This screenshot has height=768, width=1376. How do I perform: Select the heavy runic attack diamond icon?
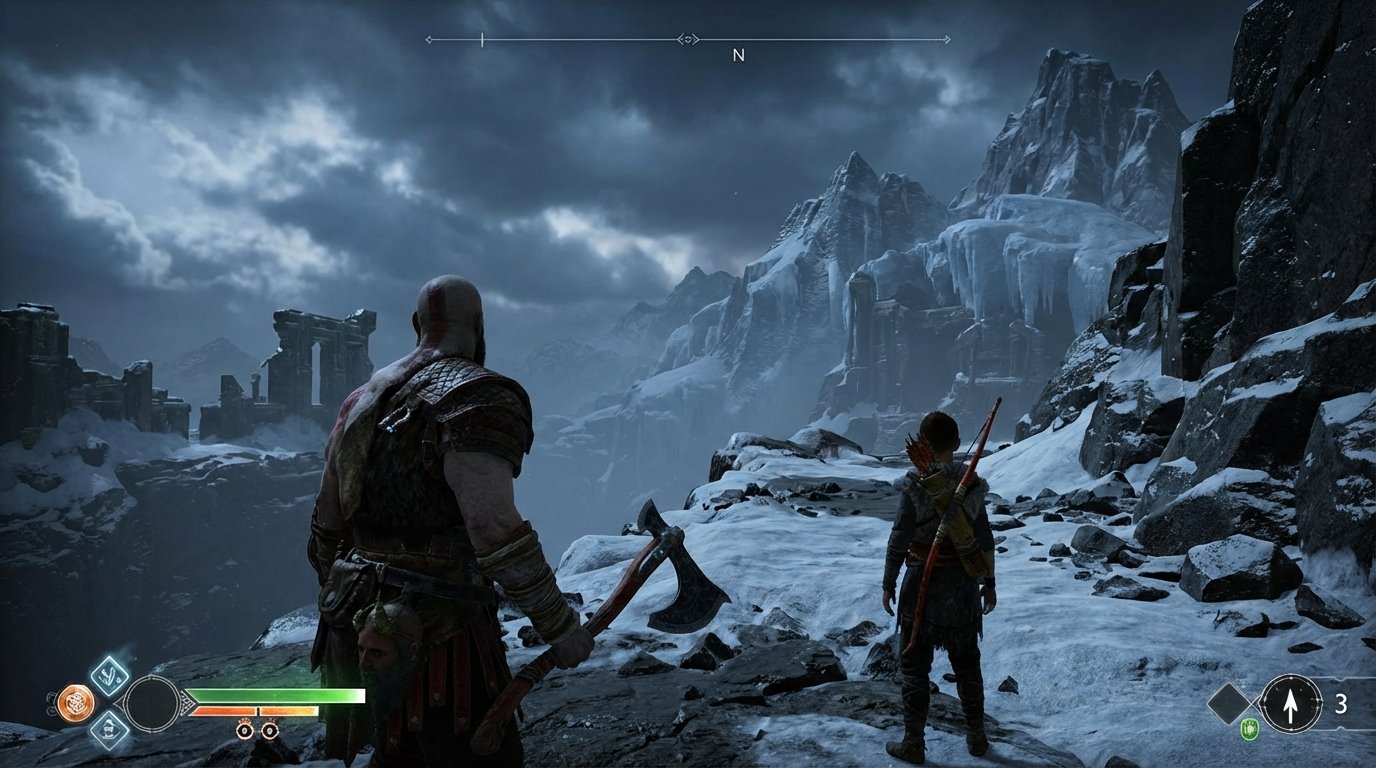tap(109, 732)
